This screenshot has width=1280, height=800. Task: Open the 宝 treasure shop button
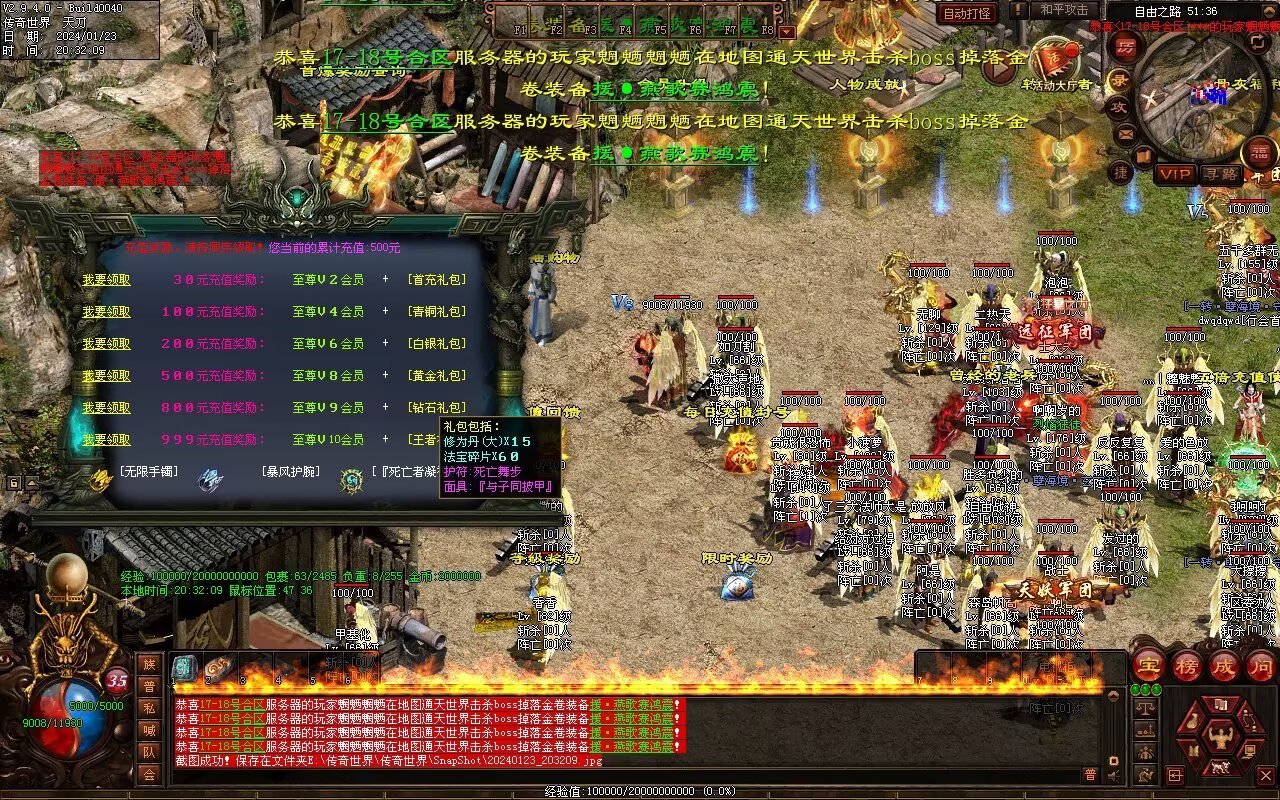pos(1148,665)
